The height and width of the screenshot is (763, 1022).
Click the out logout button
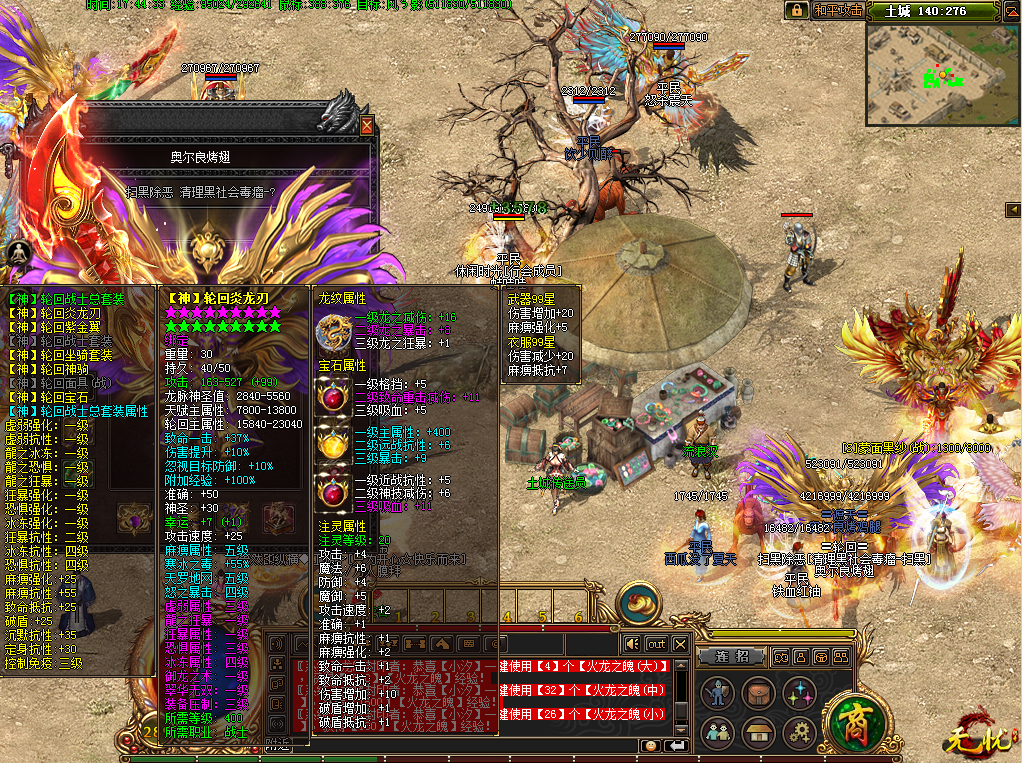(656, 644)
